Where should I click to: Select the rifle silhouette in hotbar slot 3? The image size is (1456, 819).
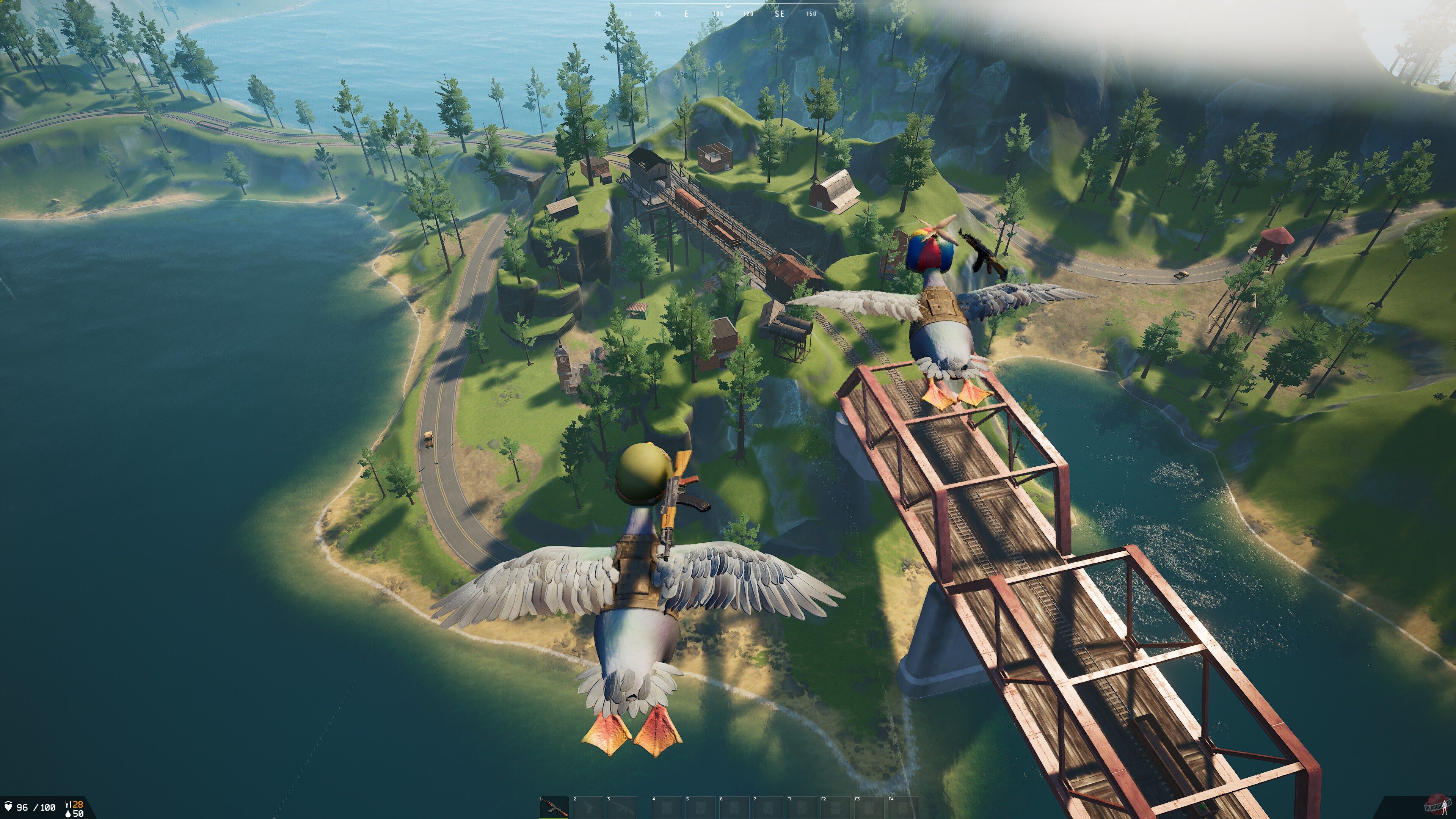point(622,807)
